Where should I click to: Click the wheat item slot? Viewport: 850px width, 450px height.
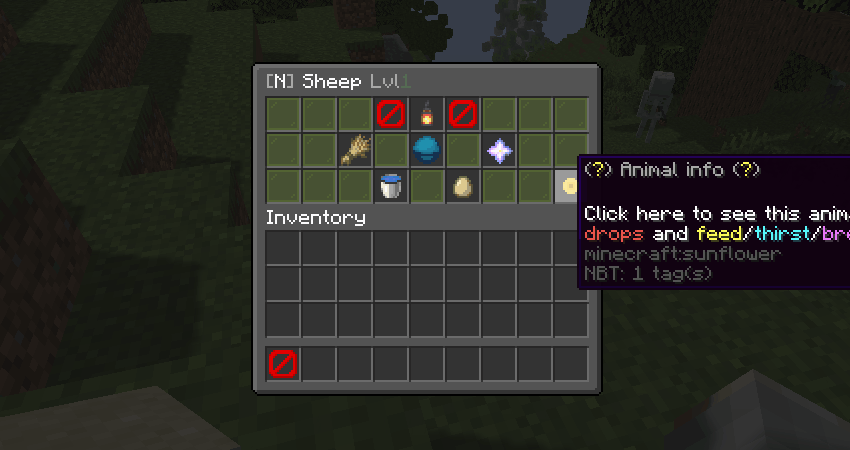(x=355, y=150)
